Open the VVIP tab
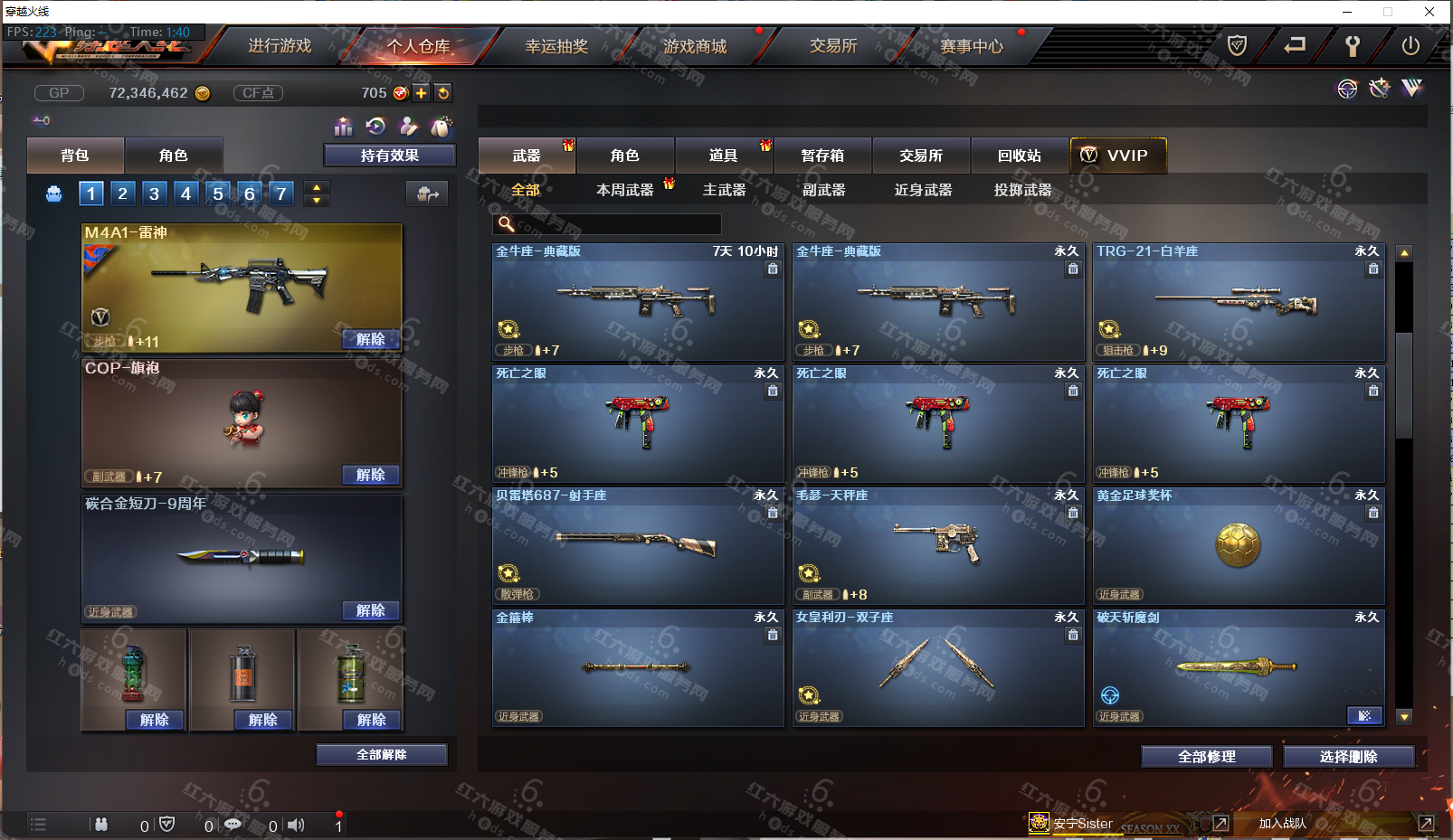 point(1118,156)
